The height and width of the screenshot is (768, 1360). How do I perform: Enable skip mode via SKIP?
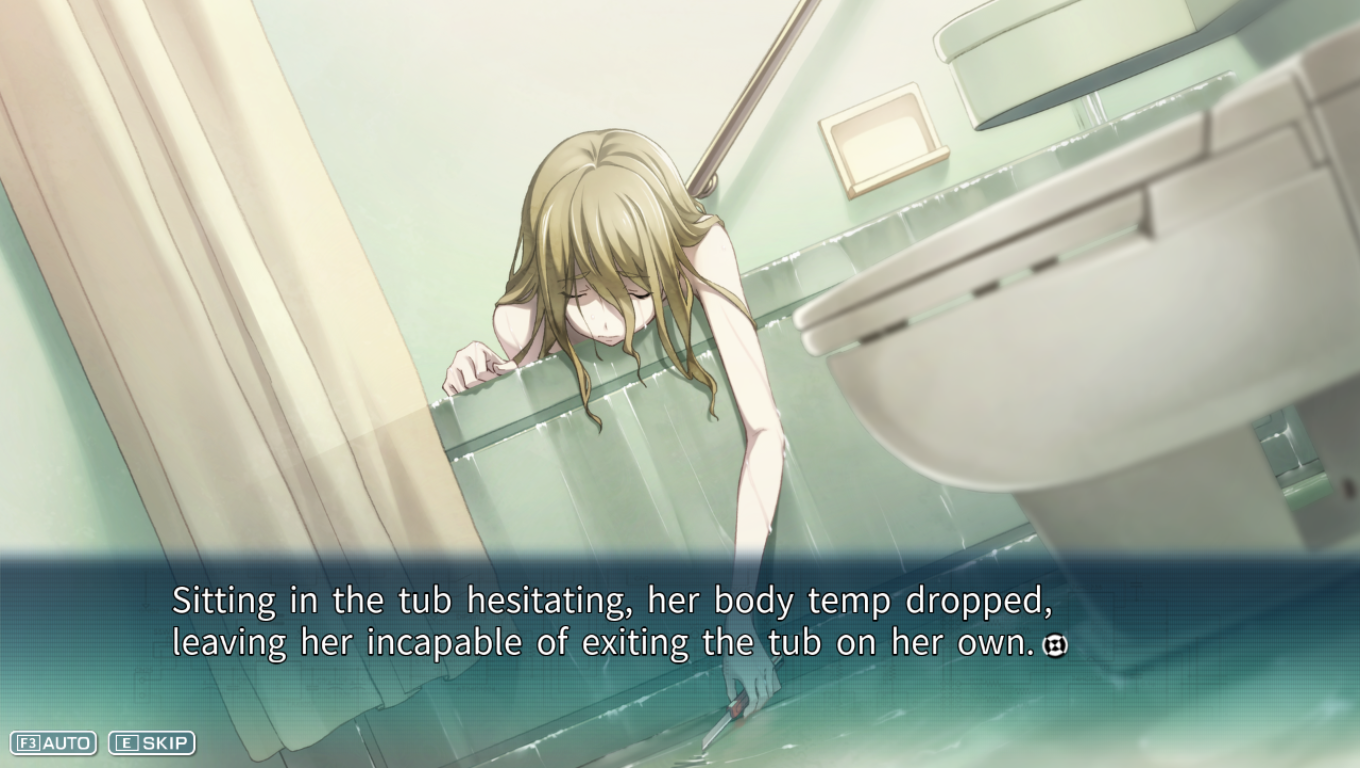[152, 744]
